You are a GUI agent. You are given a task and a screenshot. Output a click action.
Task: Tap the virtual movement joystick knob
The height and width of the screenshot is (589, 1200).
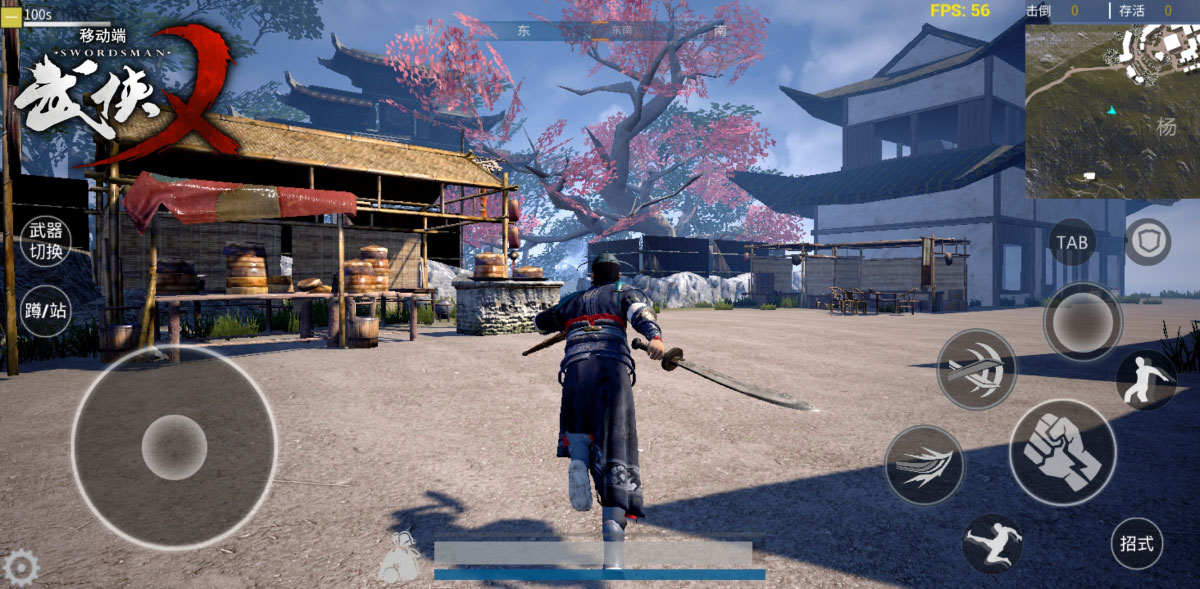(174, 447)
